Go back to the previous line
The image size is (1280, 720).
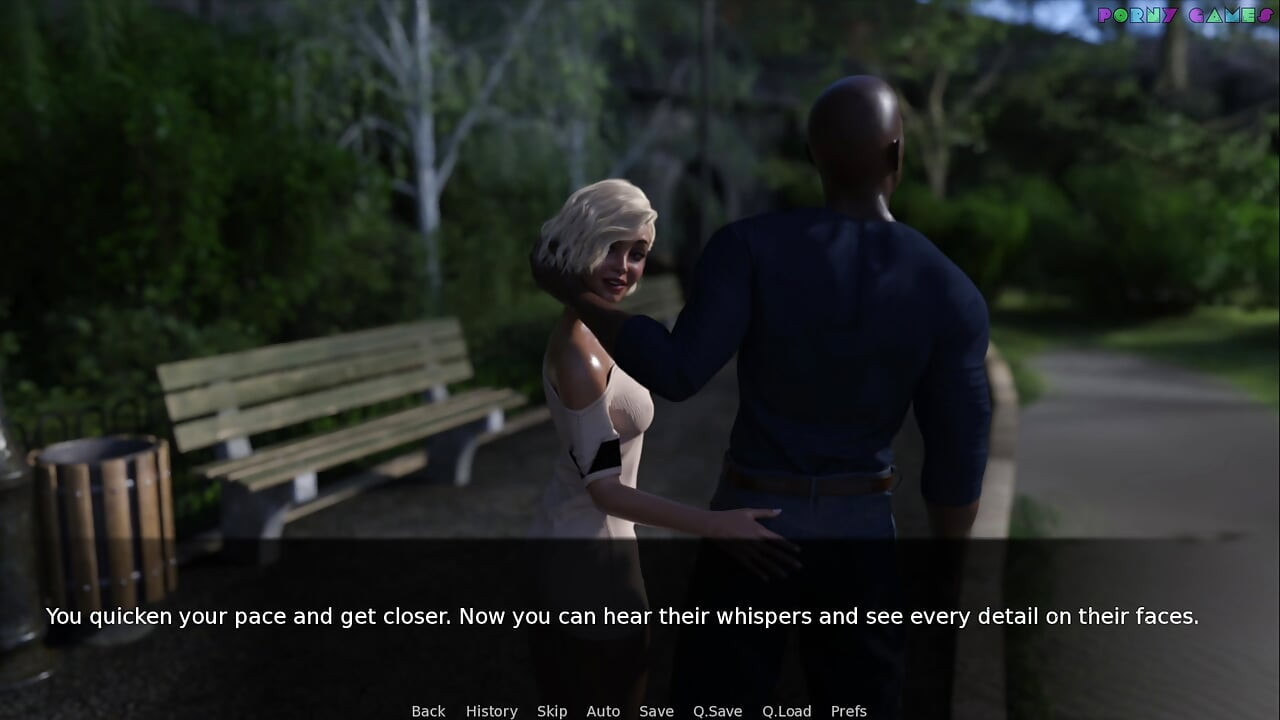(x=428, y=711)
